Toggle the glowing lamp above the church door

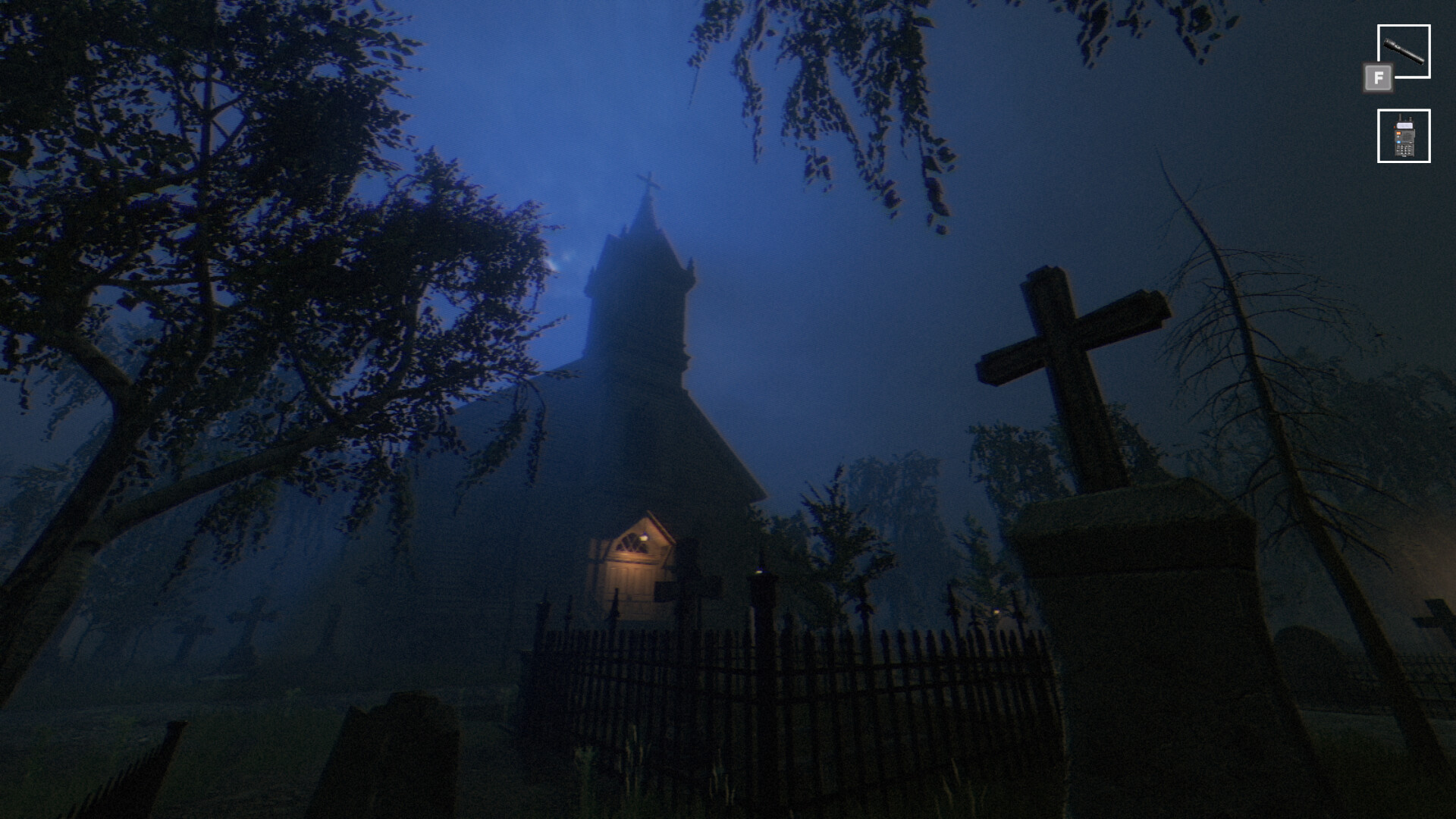(x=644, y=535)
